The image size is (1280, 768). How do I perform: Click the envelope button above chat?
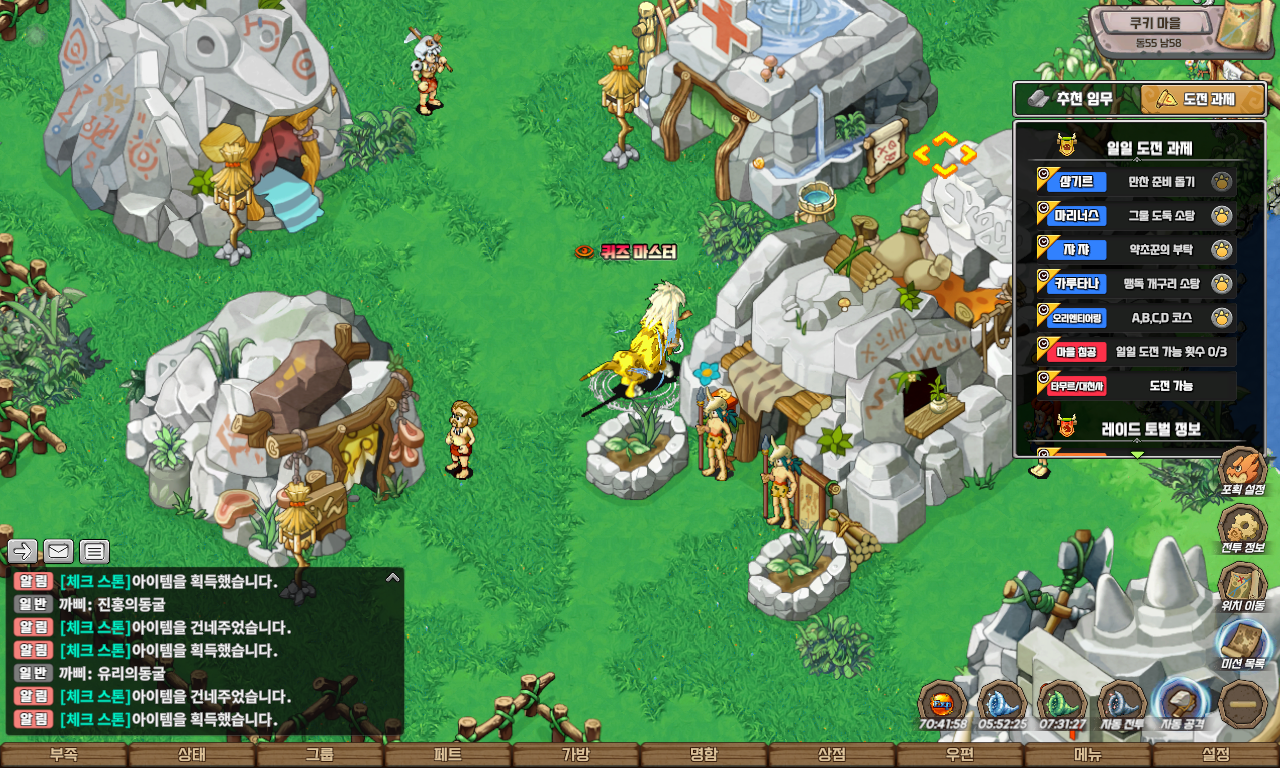click(x=58, y=551)
